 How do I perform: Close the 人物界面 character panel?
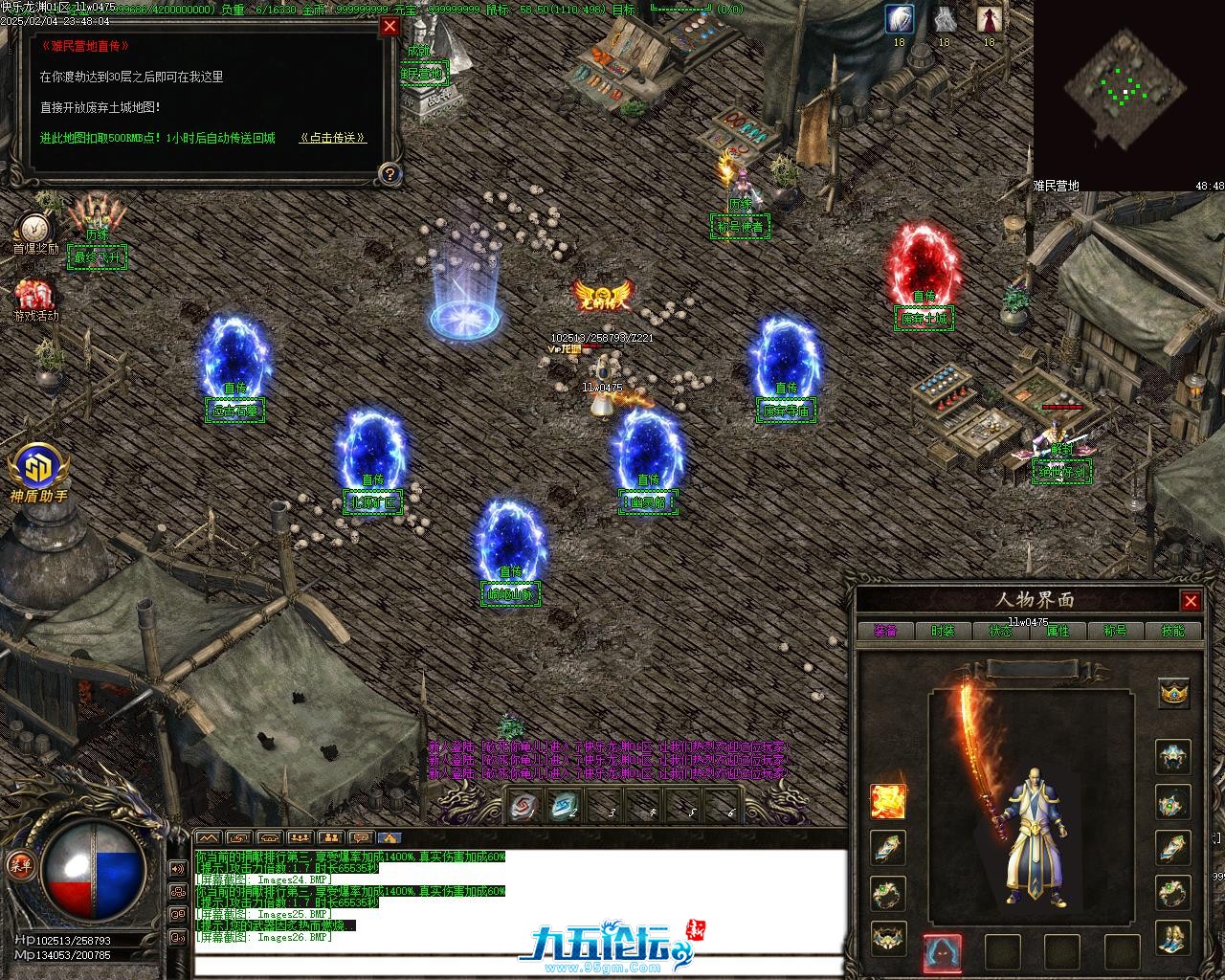coord(1191,601)
